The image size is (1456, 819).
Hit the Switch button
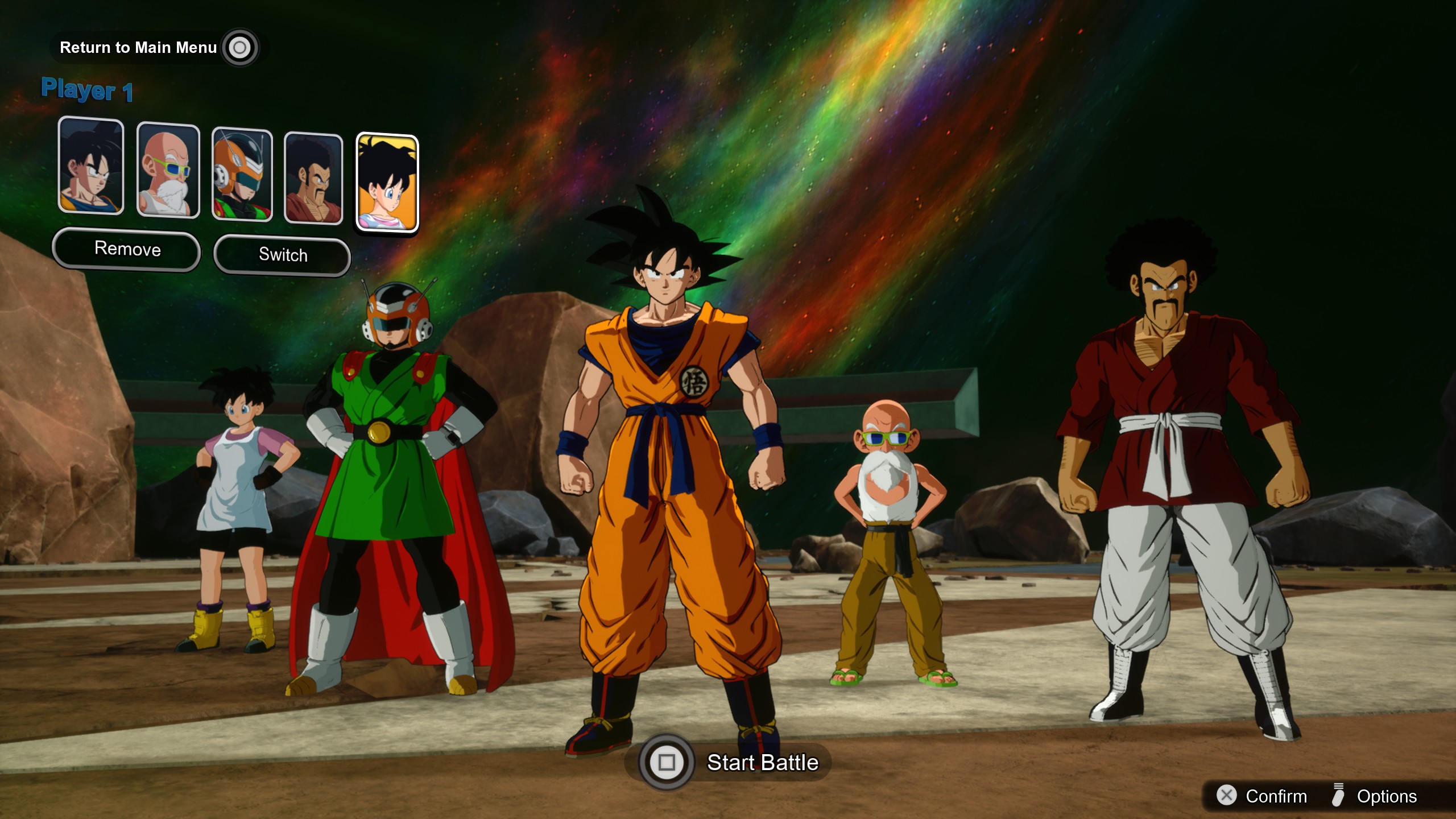pos(282,255)
